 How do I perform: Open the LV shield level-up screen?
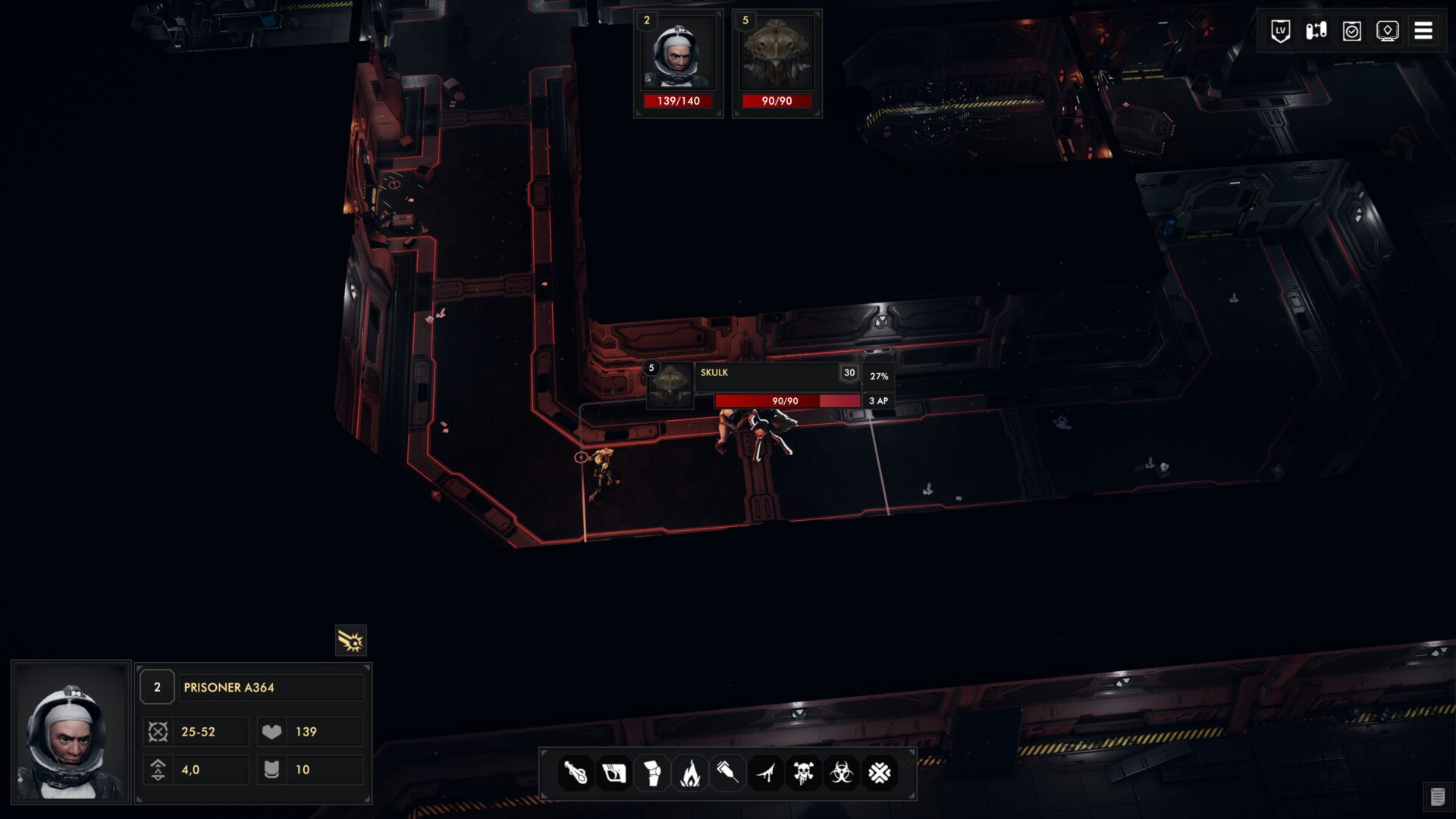coord(1280,31)
